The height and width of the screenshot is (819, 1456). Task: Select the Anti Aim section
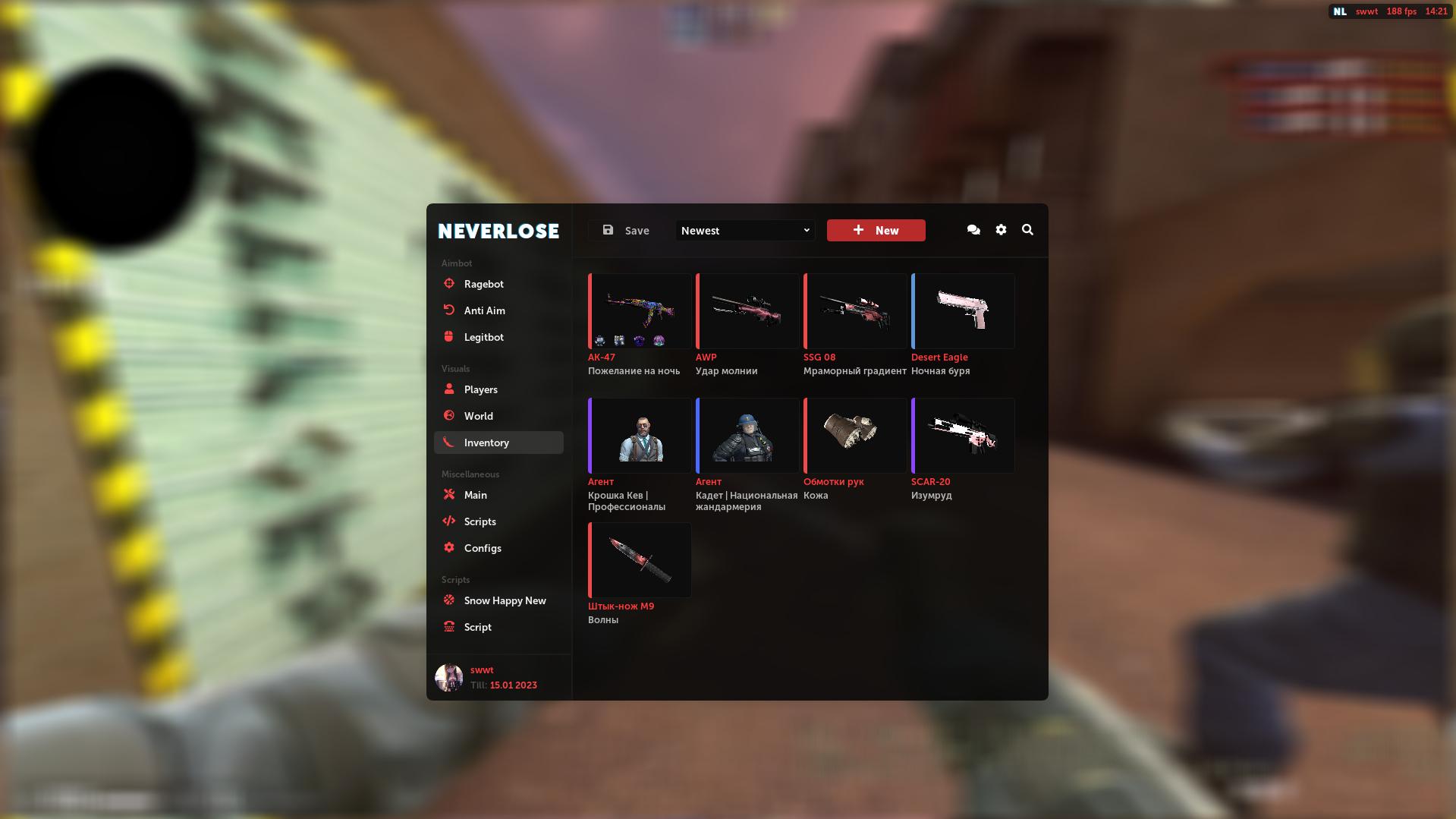[x=483, y=310]
